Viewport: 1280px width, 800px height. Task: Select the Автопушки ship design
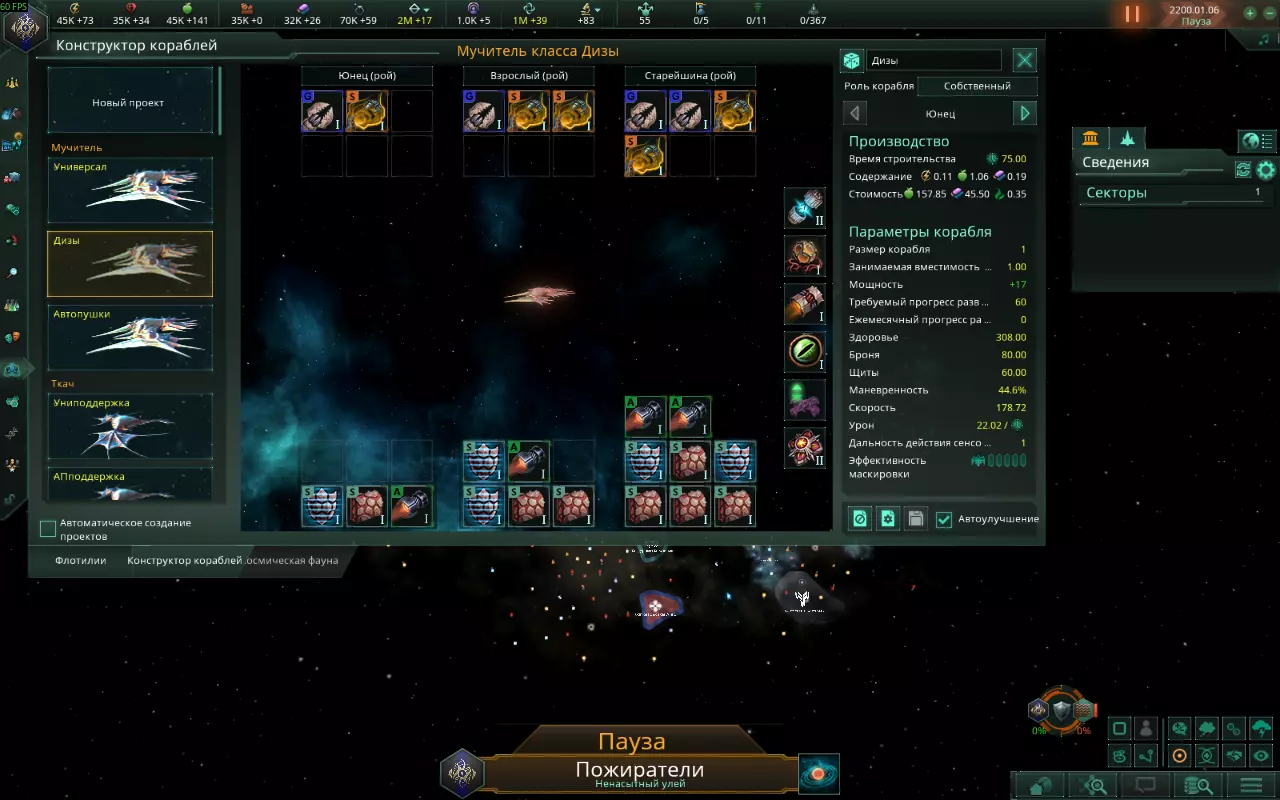130,337
